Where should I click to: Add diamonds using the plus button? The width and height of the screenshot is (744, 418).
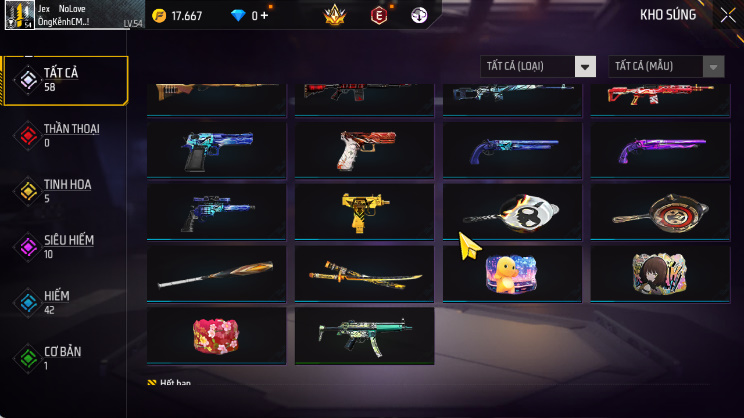[x=265, y=16]
